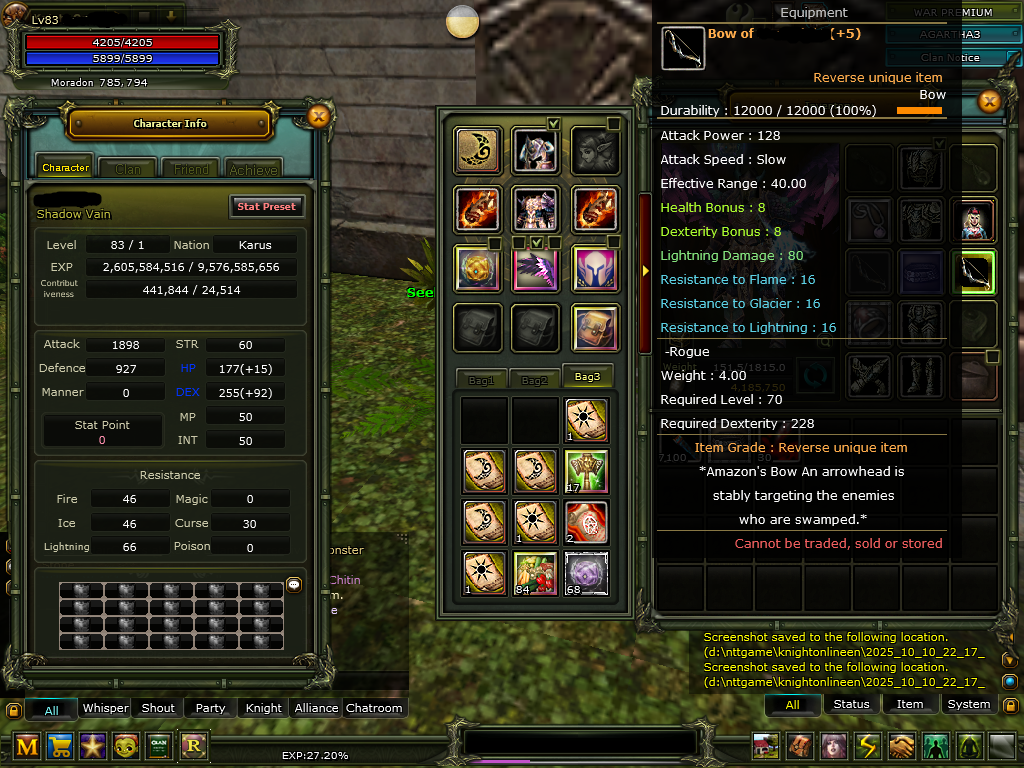This screenshot has height=768, width=1024.
Task: Switch to the Friend tab
Action: click(191, 169)
